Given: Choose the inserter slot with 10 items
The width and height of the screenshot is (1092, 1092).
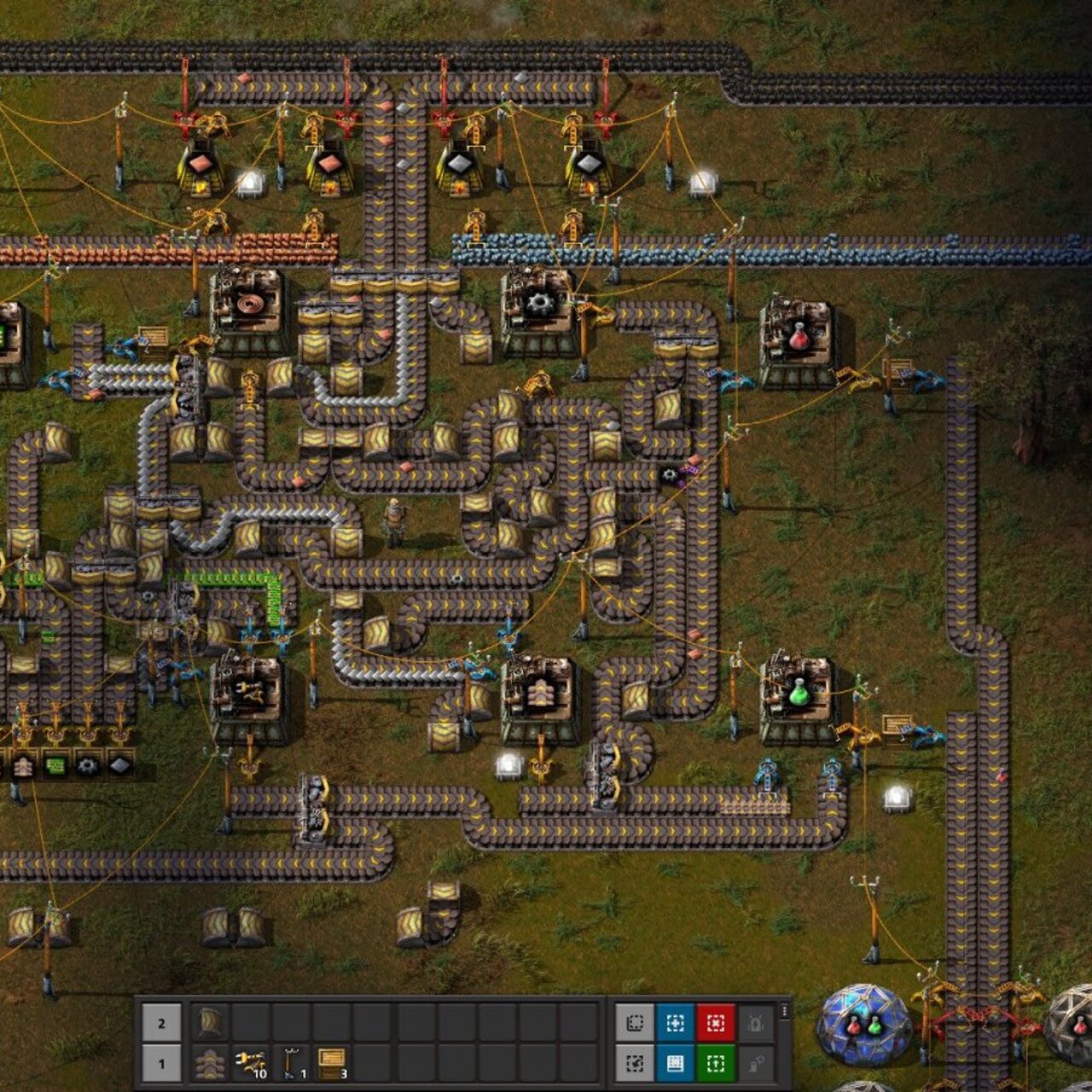Looking at the screenshot, I should pyautogui.click(x=251, y=1064).
